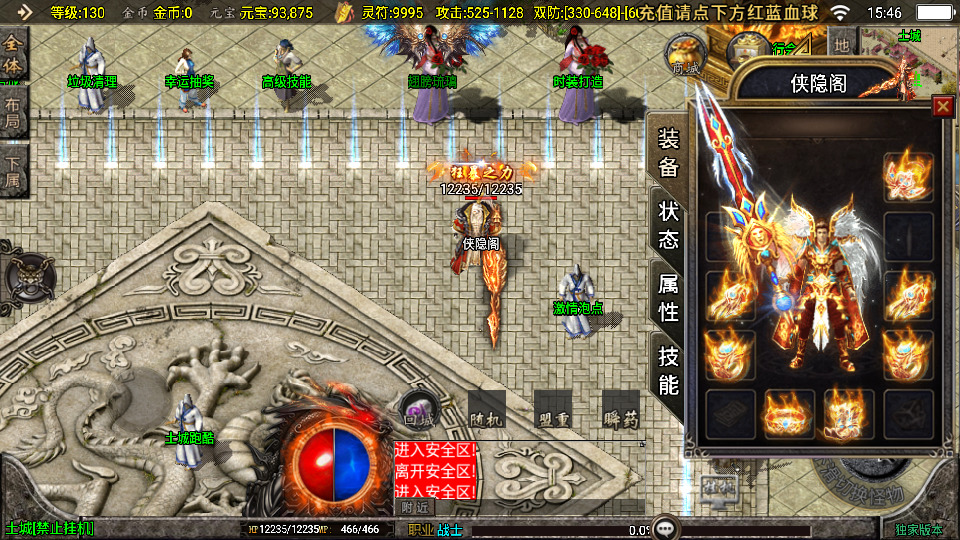Tap the 盟重 teleport button
960x540 pixels.
coord(553,410)
